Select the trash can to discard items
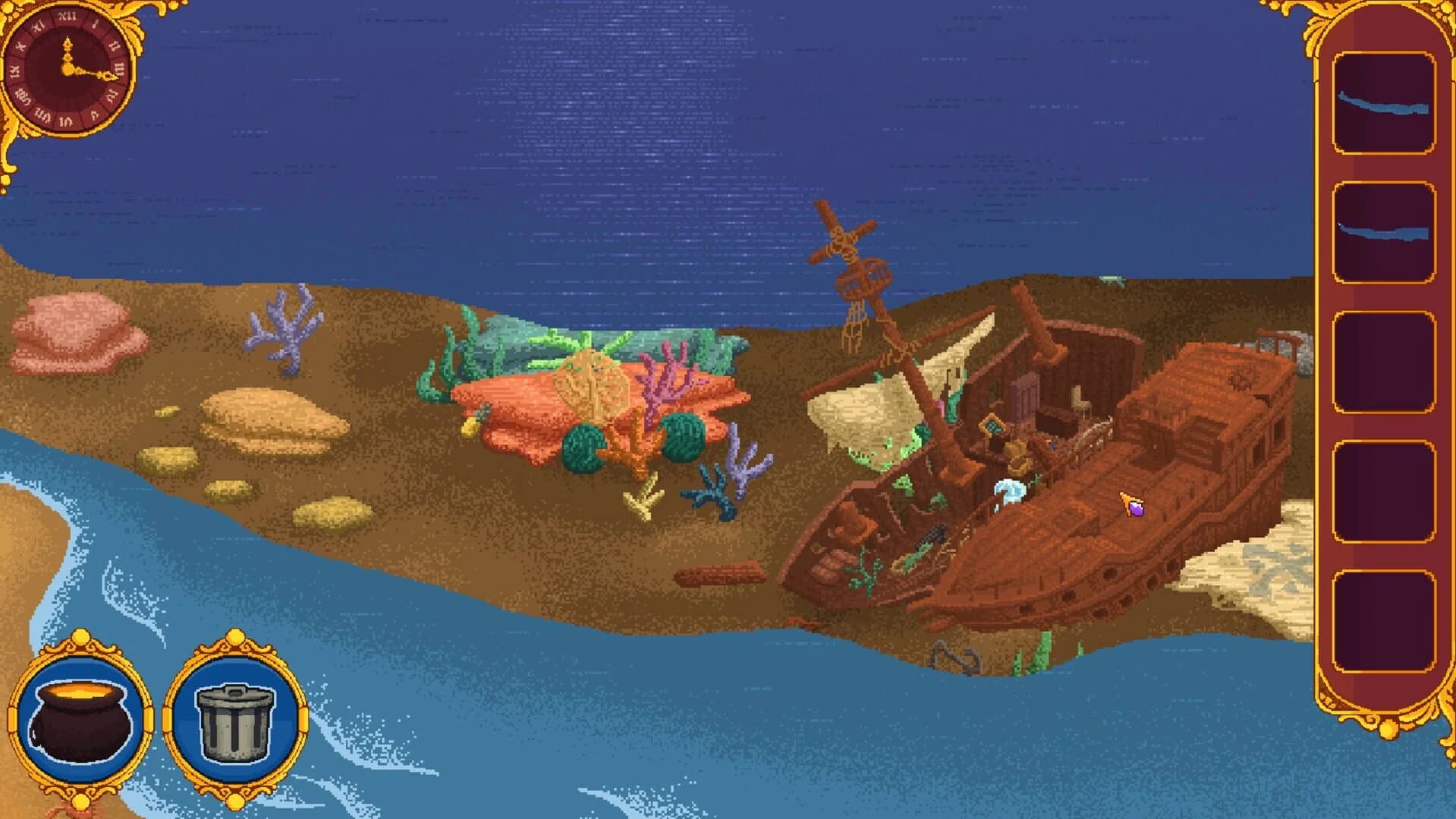The image size is (1456, 819). click(235, 720)
